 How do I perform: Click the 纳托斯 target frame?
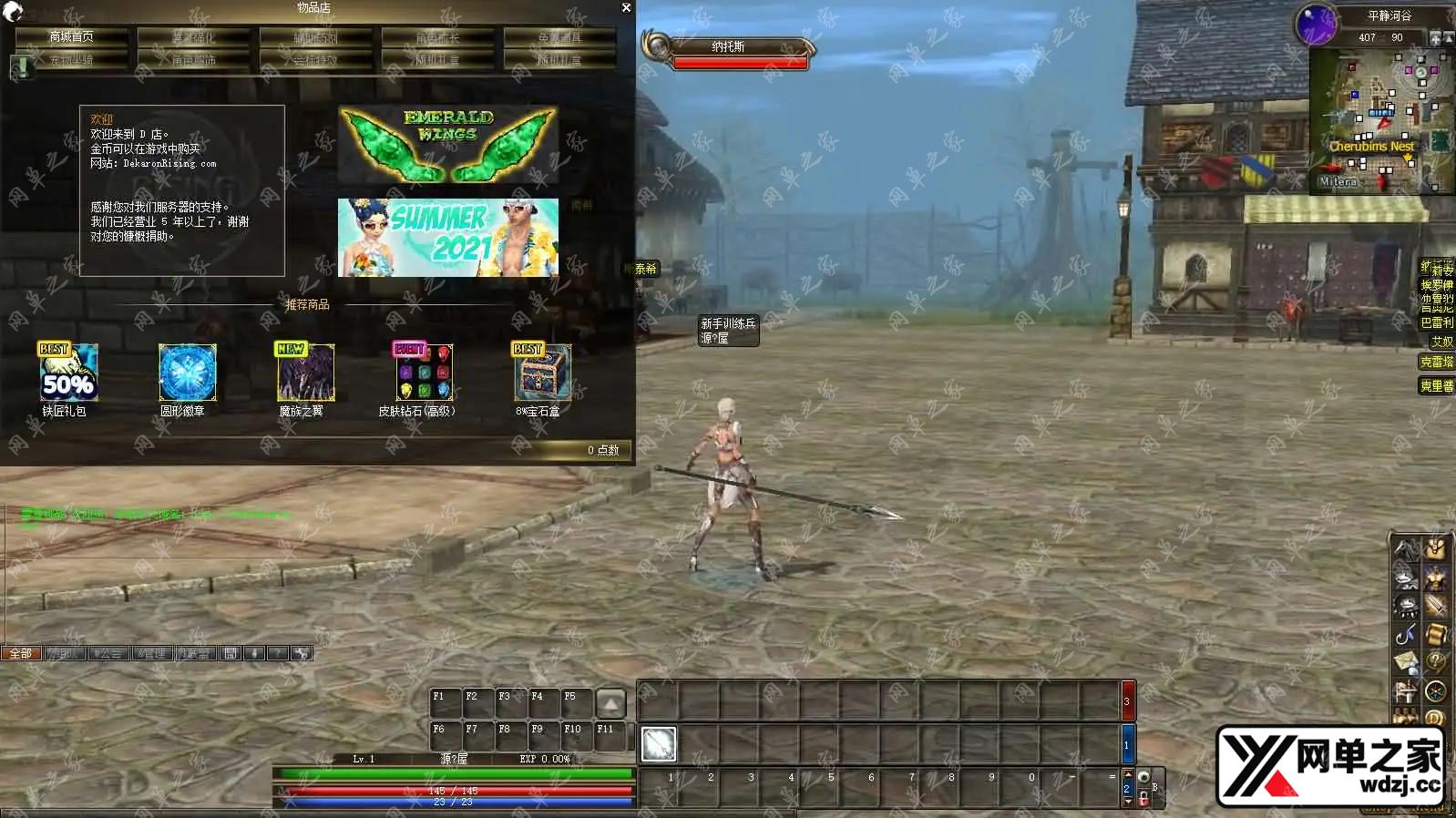point(729,47)
